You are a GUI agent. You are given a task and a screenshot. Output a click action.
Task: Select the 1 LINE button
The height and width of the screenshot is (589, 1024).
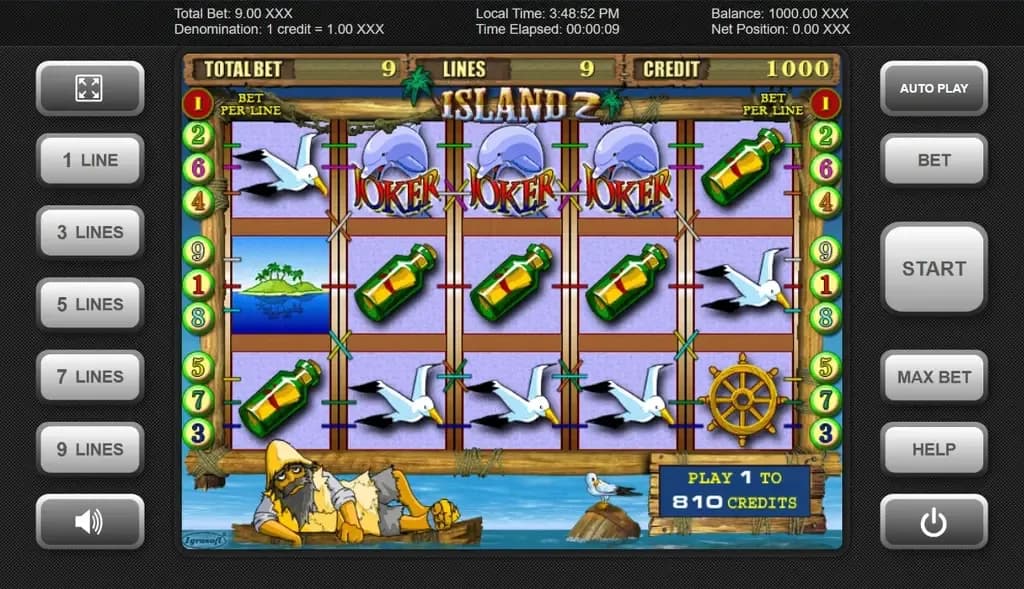pyautogui.click(x=90, y=160)
